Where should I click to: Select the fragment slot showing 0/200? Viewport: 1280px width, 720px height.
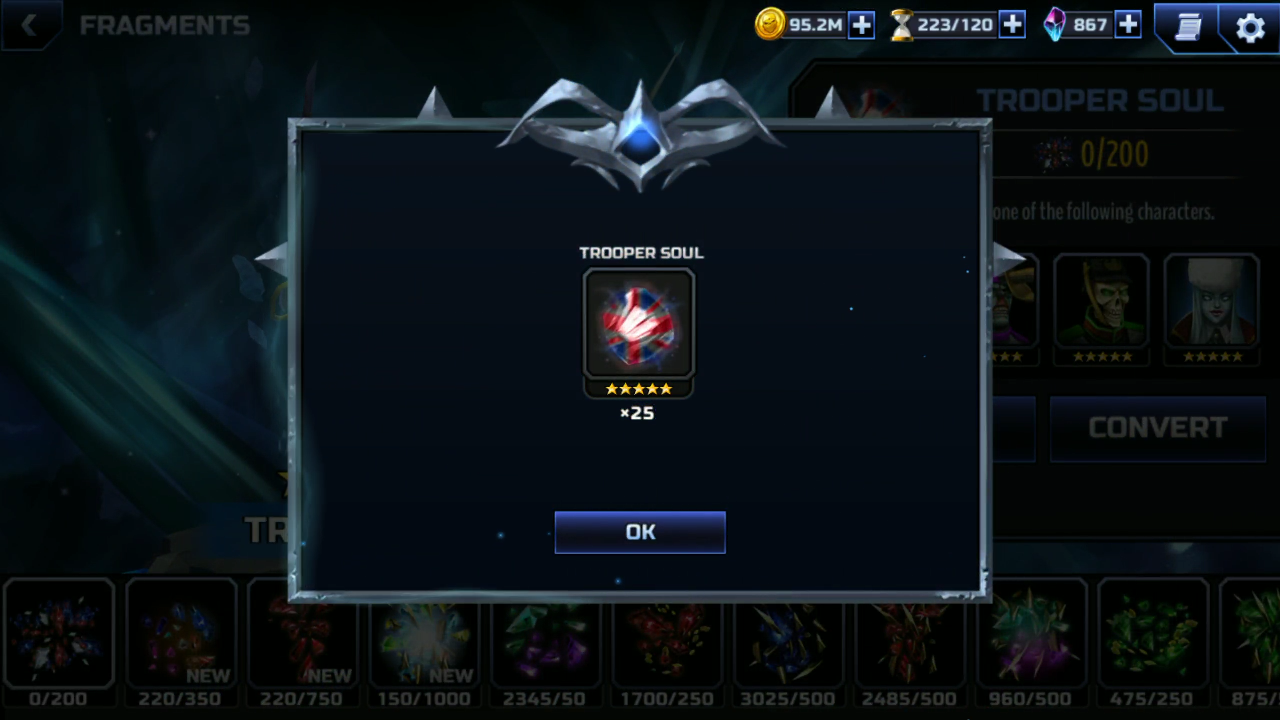coord(58,634)
